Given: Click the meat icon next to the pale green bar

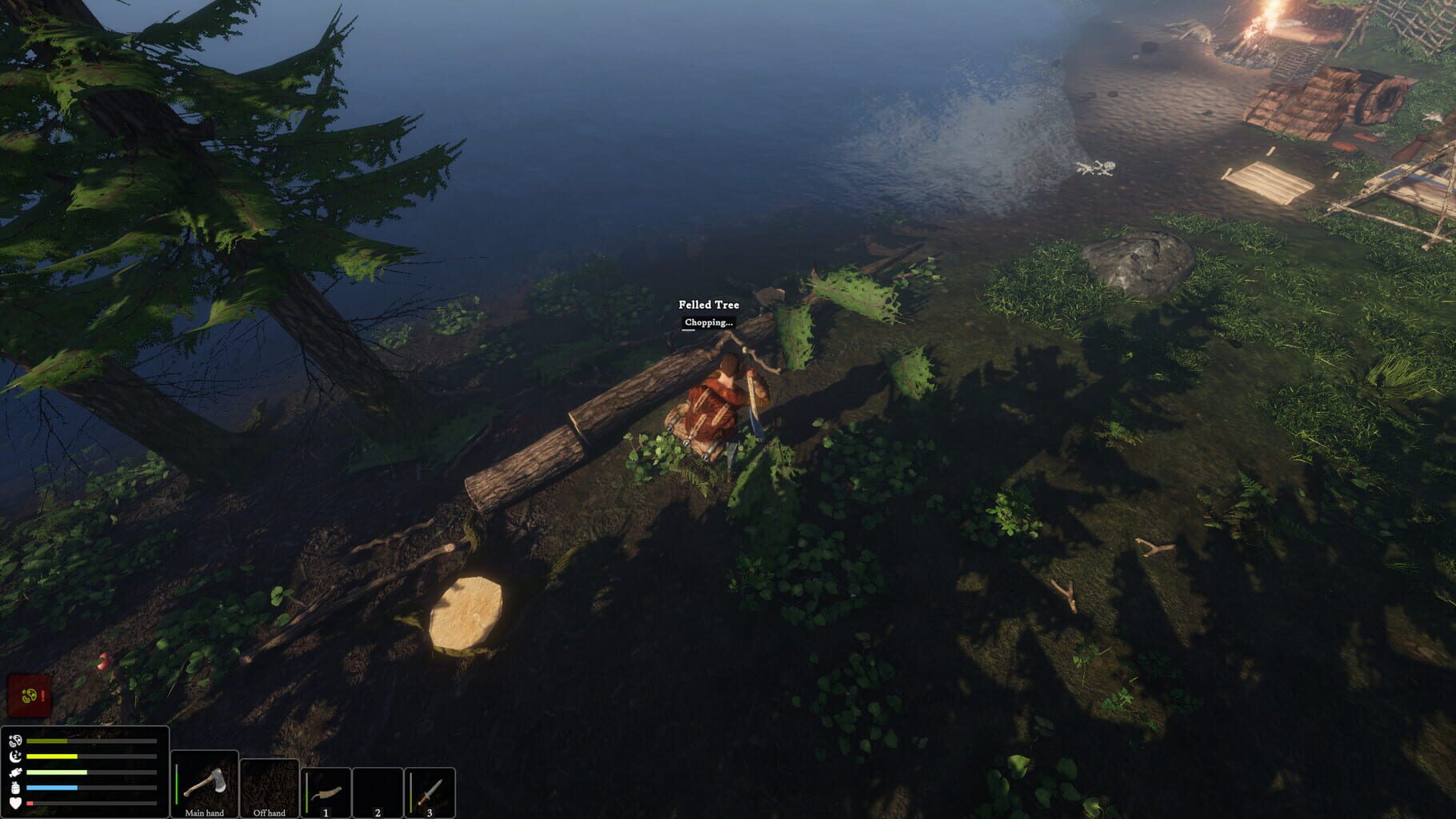Looking at the screenshot, I should click(x=15, y=772).
